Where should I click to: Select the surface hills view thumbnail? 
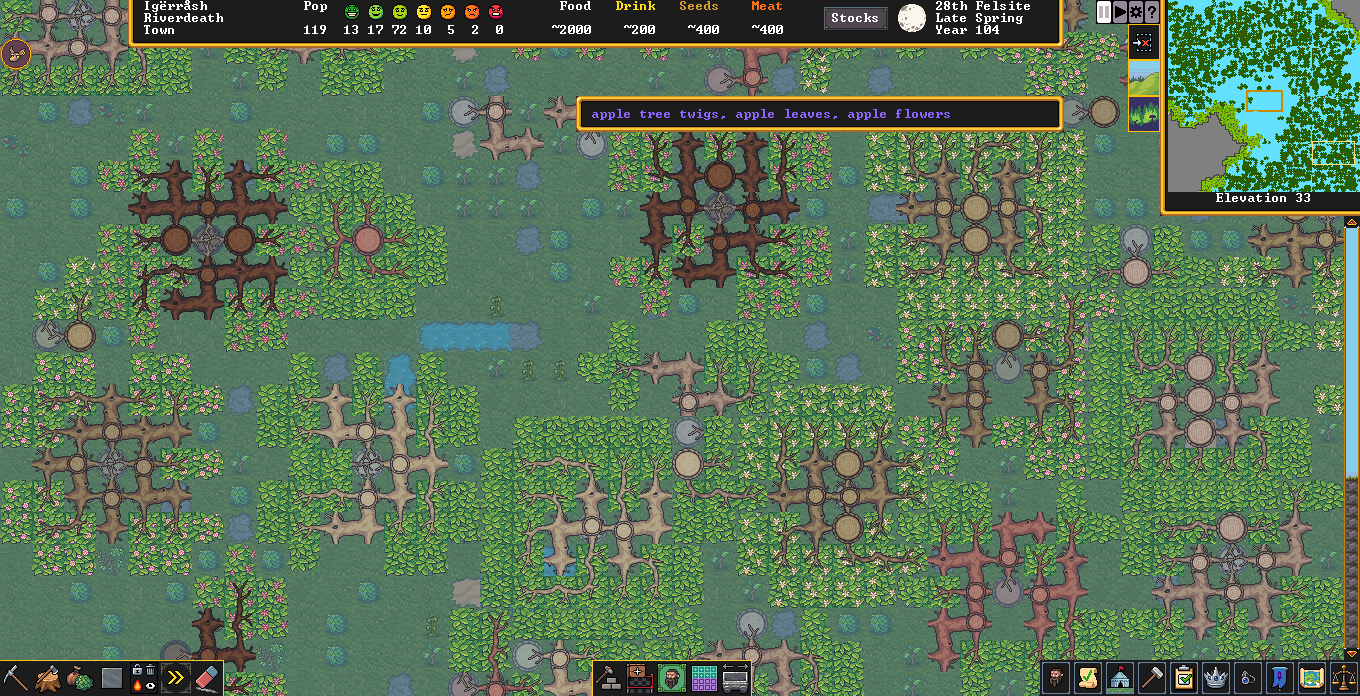pos(1144,78)
